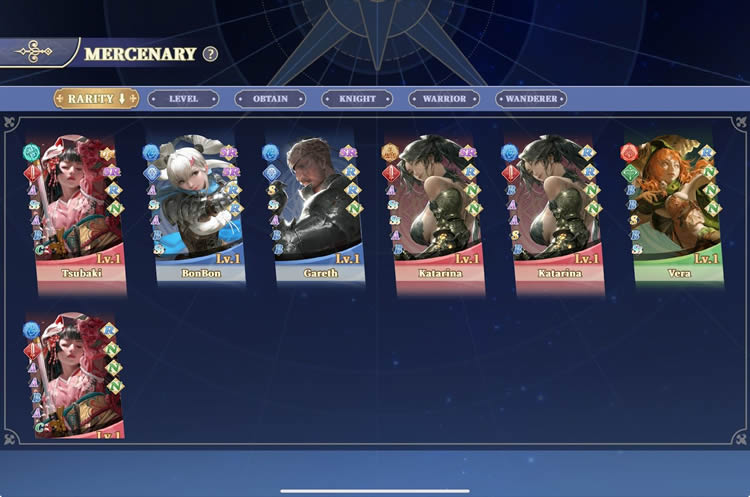
Task: Switch to the Wanderer filter
Action: pyautogui.click(x=531, y=99)
